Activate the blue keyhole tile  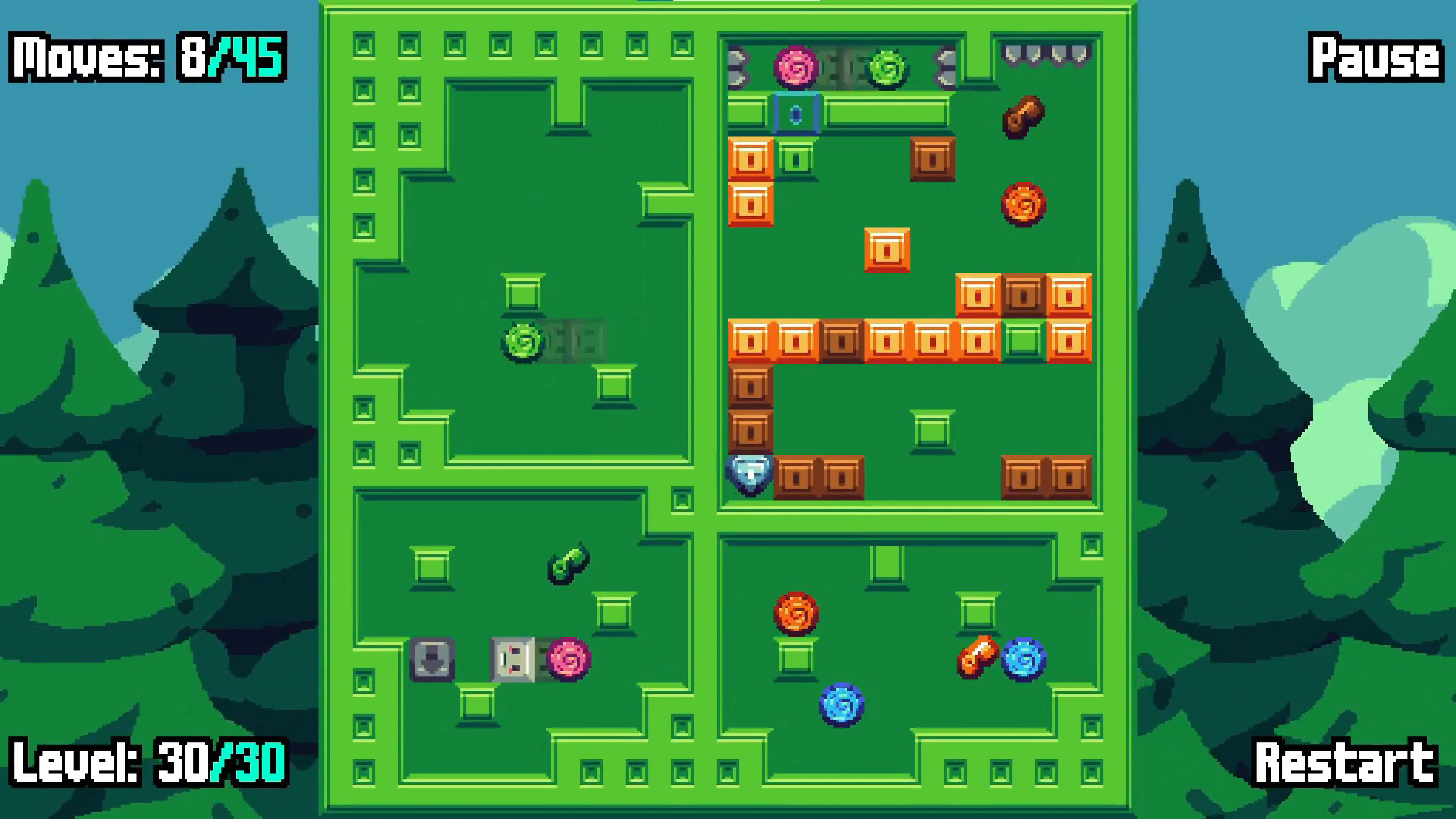point(797,113)
